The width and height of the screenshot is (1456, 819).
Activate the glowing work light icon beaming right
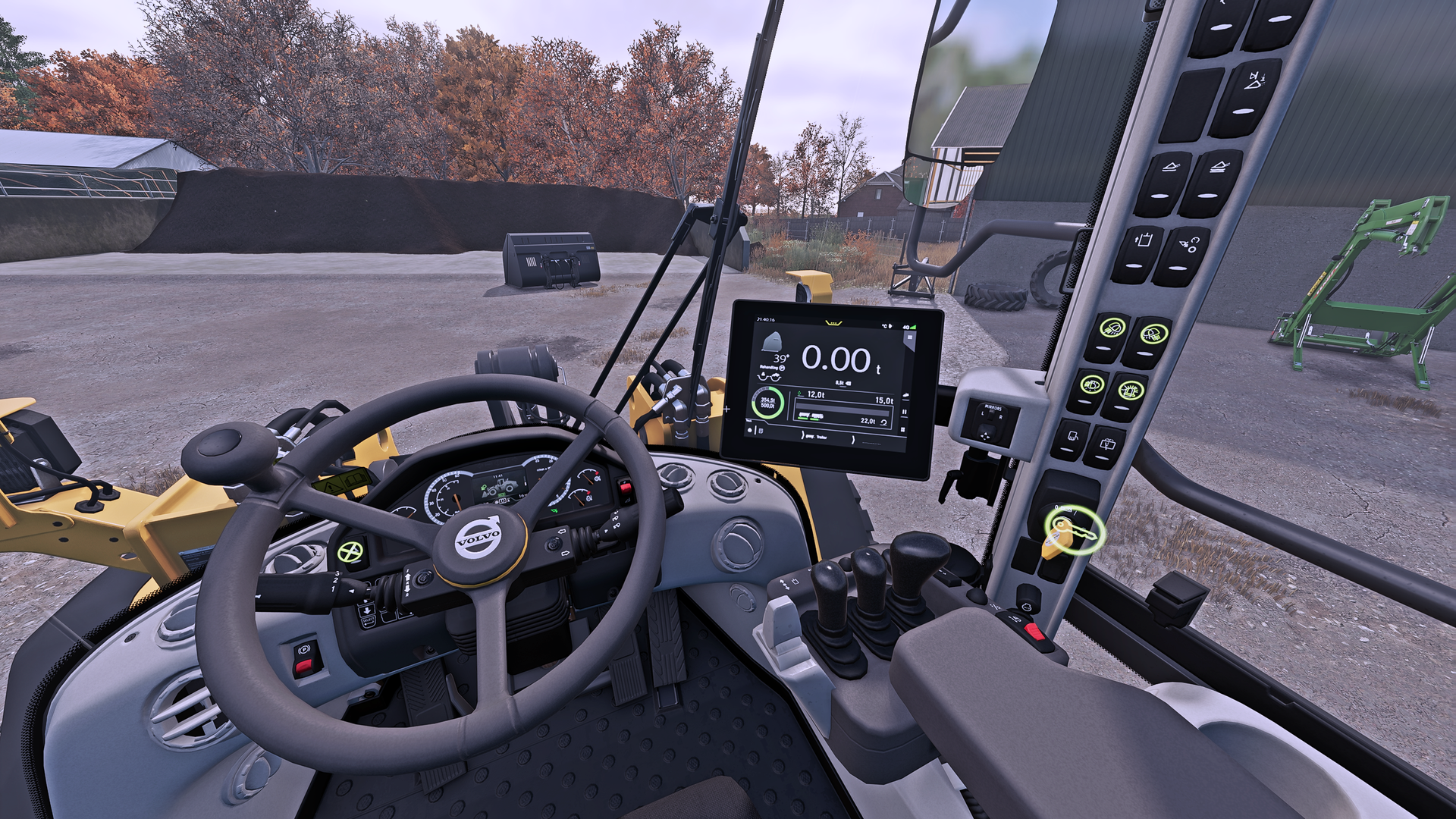coord(1152,333)
